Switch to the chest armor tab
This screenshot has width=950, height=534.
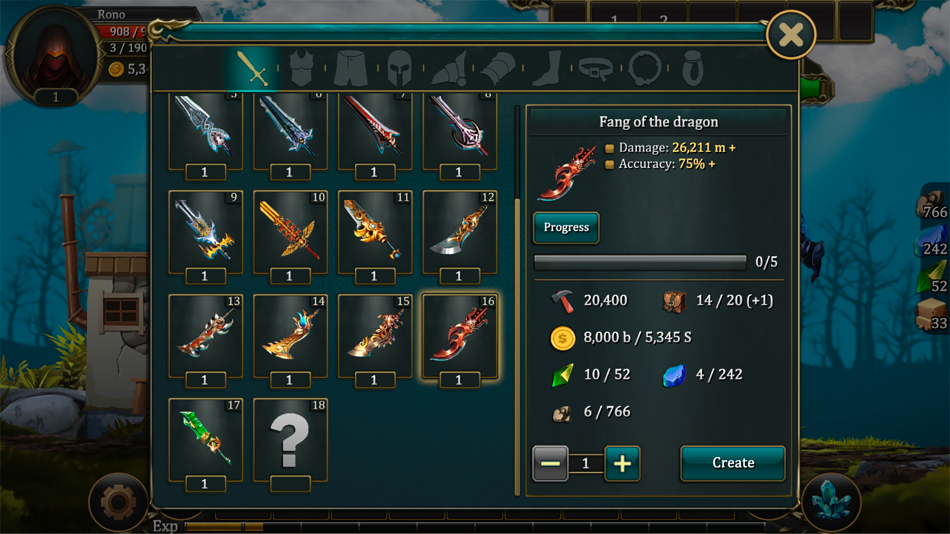click(x=301, y=68)
